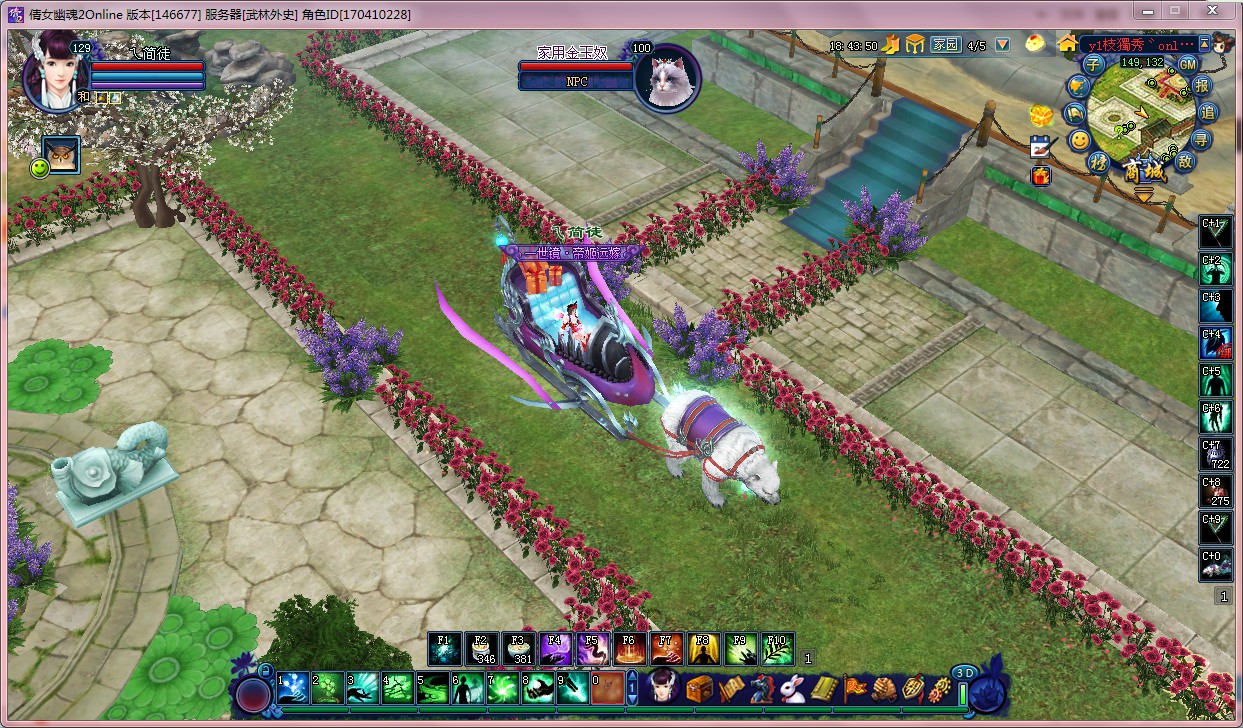Click the GM button by the minimap
This screenshot has width=1243, height=728.
pos(1187,63)
